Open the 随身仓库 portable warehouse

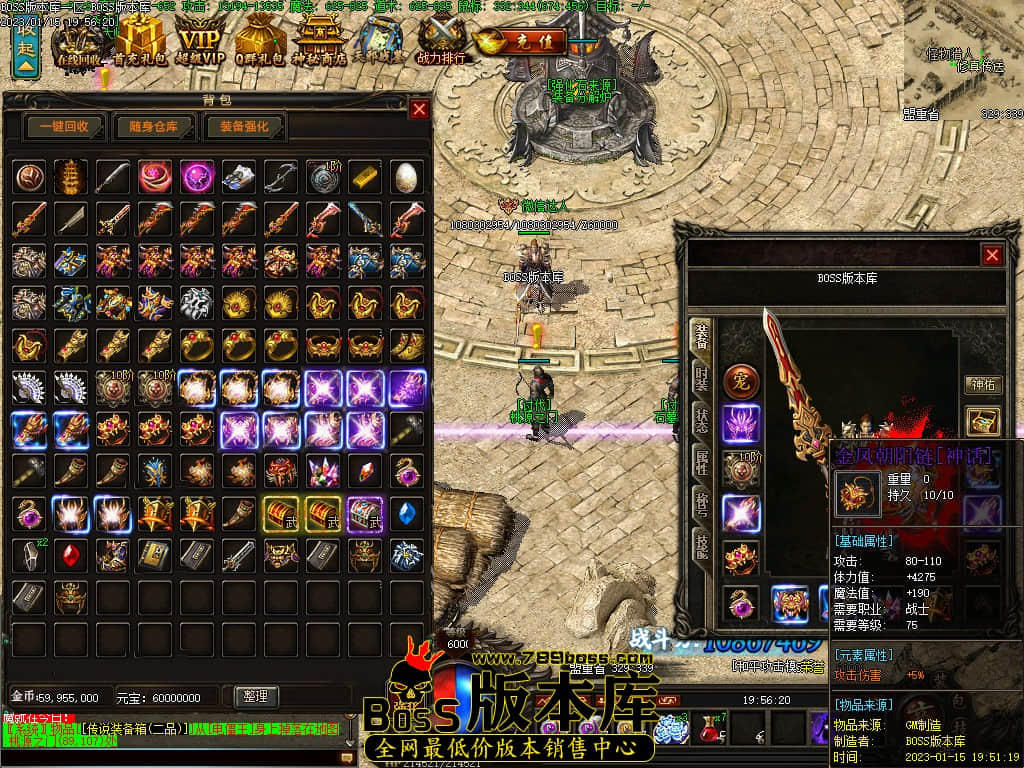(x=153, y=127)
